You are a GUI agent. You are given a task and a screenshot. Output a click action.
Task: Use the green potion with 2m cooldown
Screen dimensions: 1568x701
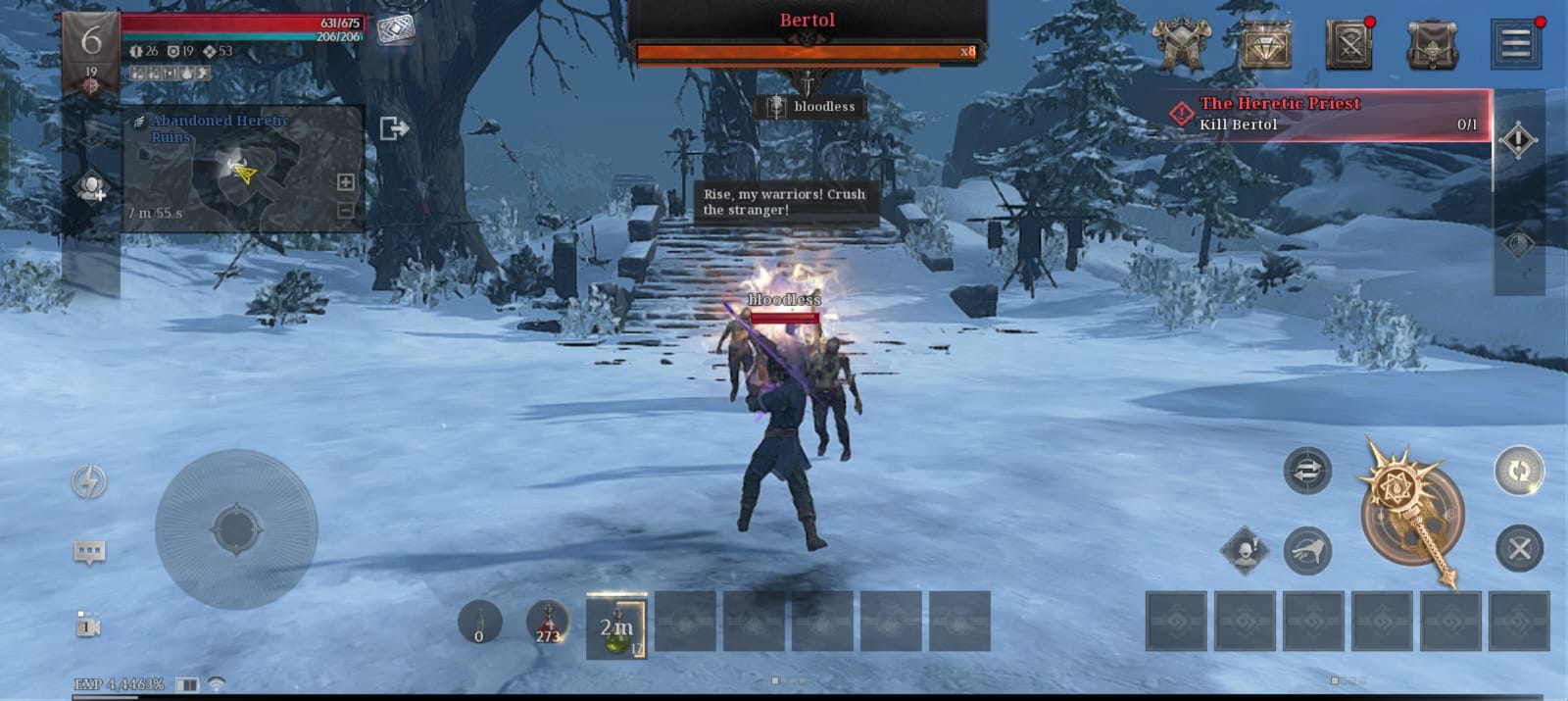[616, 624]
